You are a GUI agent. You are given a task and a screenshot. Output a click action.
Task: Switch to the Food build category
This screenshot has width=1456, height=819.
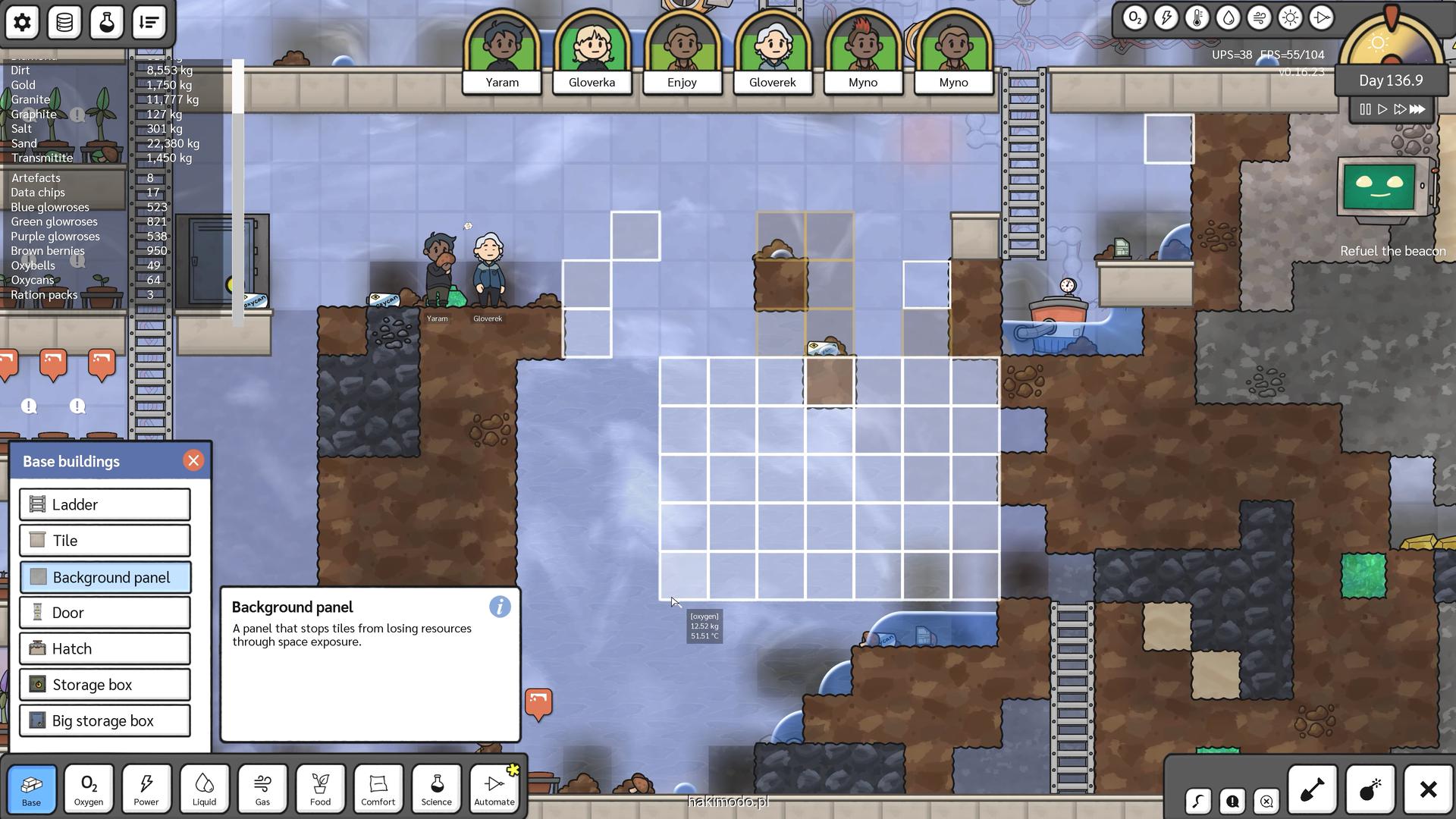pos(320,789)
